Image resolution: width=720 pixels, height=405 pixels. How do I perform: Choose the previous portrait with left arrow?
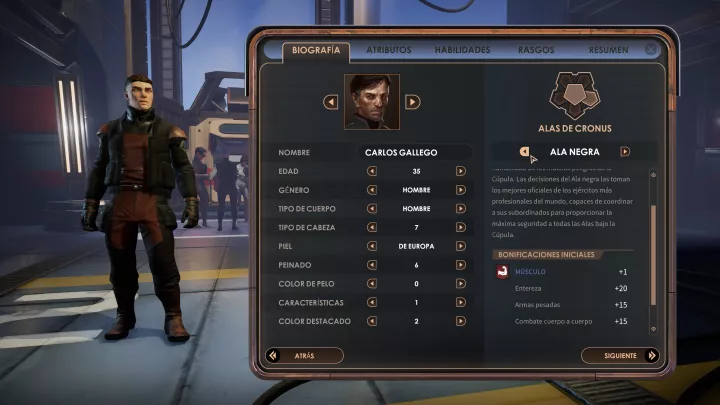point(331,101)
